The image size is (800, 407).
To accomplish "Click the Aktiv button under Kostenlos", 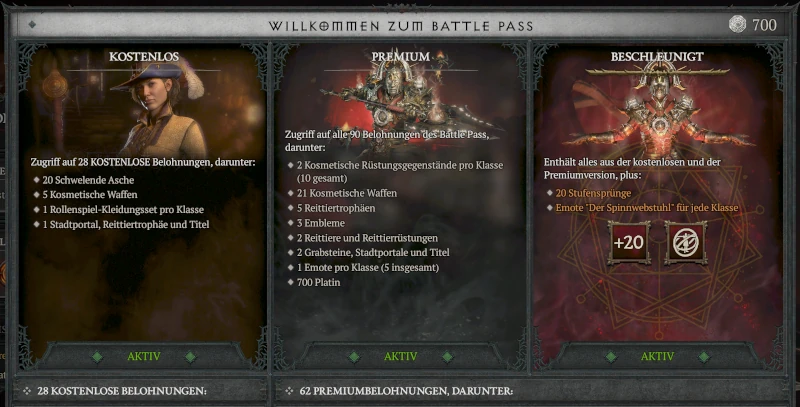I will pos(143,356).
